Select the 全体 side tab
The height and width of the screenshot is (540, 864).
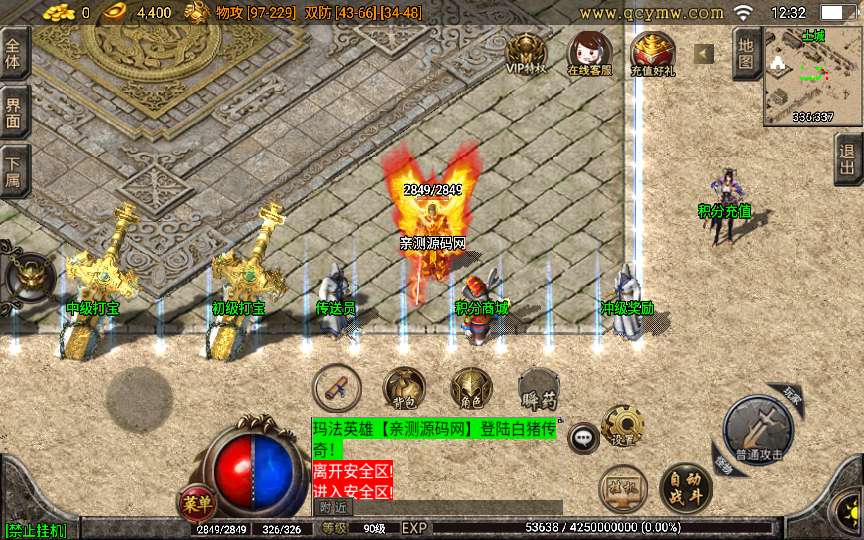click(13, 54)
